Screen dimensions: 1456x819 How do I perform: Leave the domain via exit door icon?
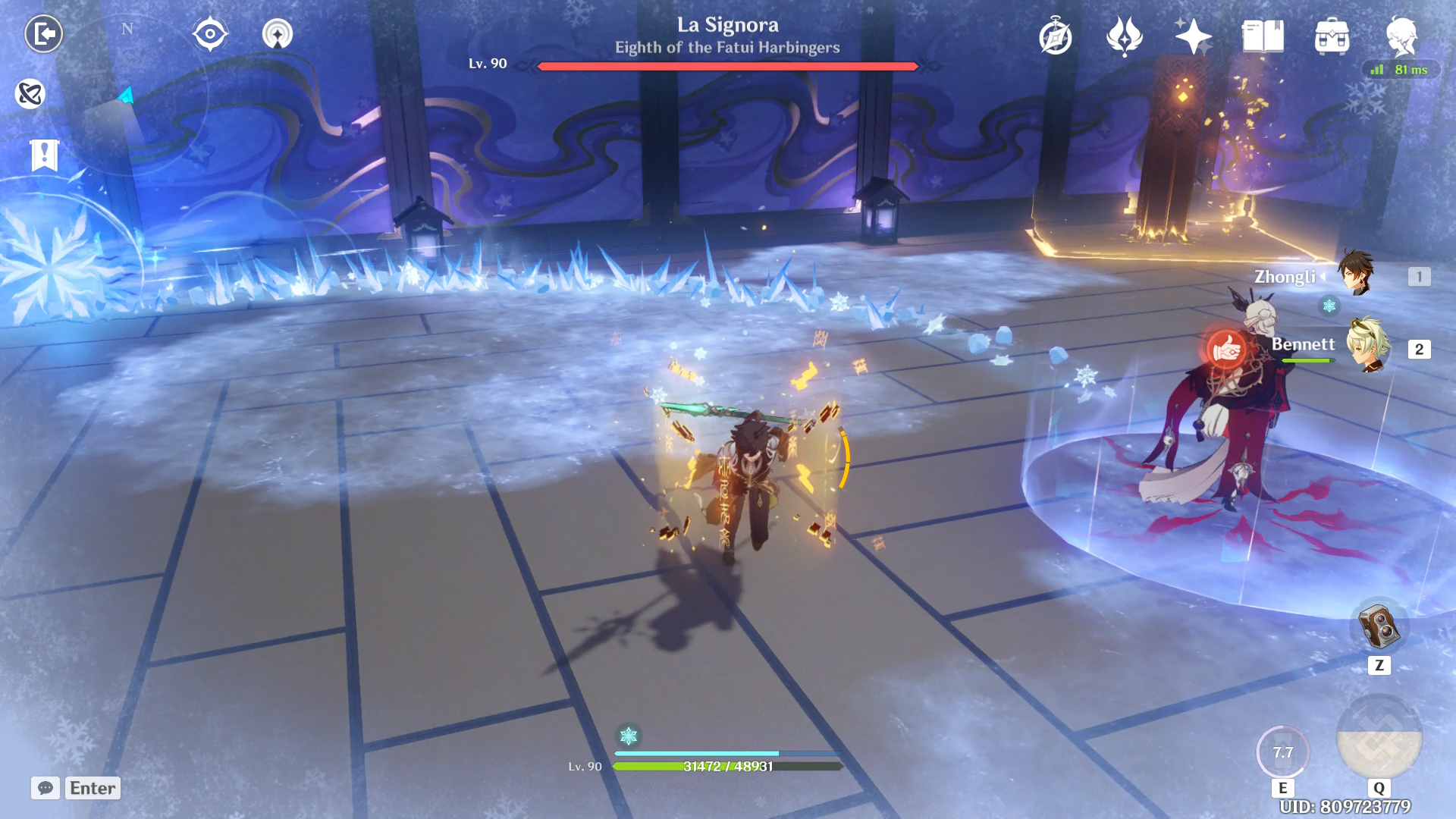(x=44, y=34)
